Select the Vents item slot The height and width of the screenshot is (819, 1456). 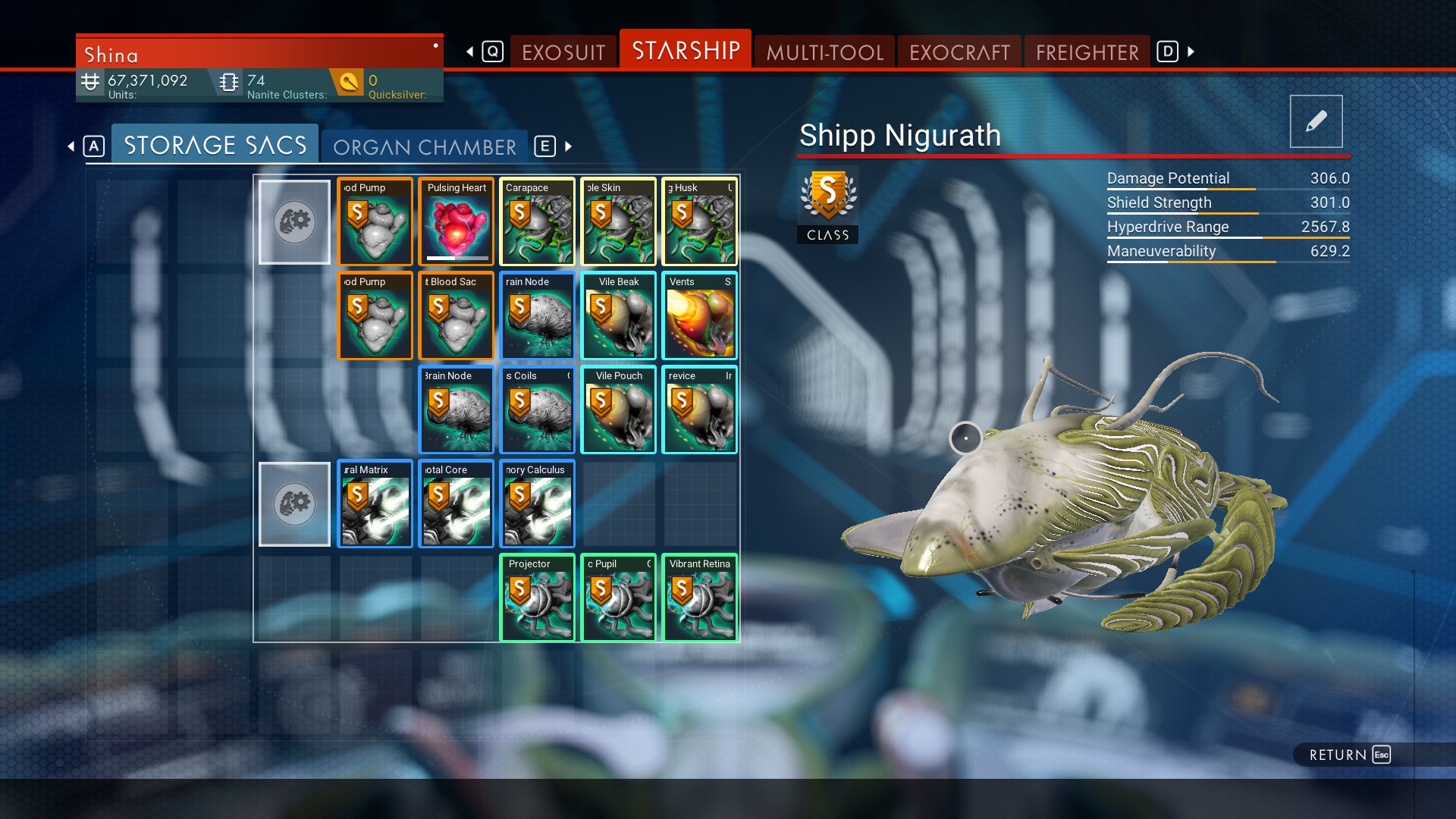[x=700, y=315]
